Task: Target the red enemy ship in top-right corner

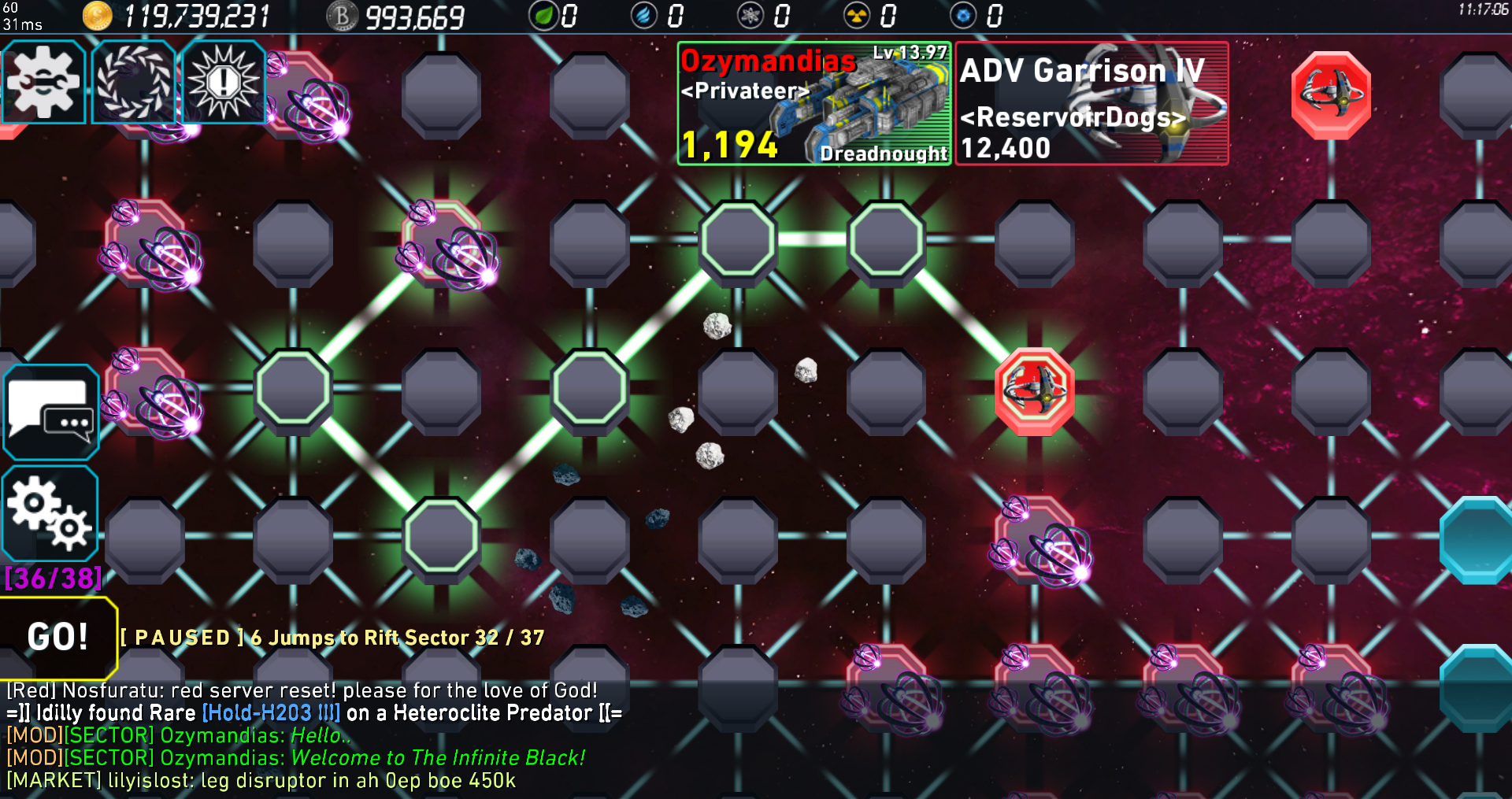Action: 1331,94
